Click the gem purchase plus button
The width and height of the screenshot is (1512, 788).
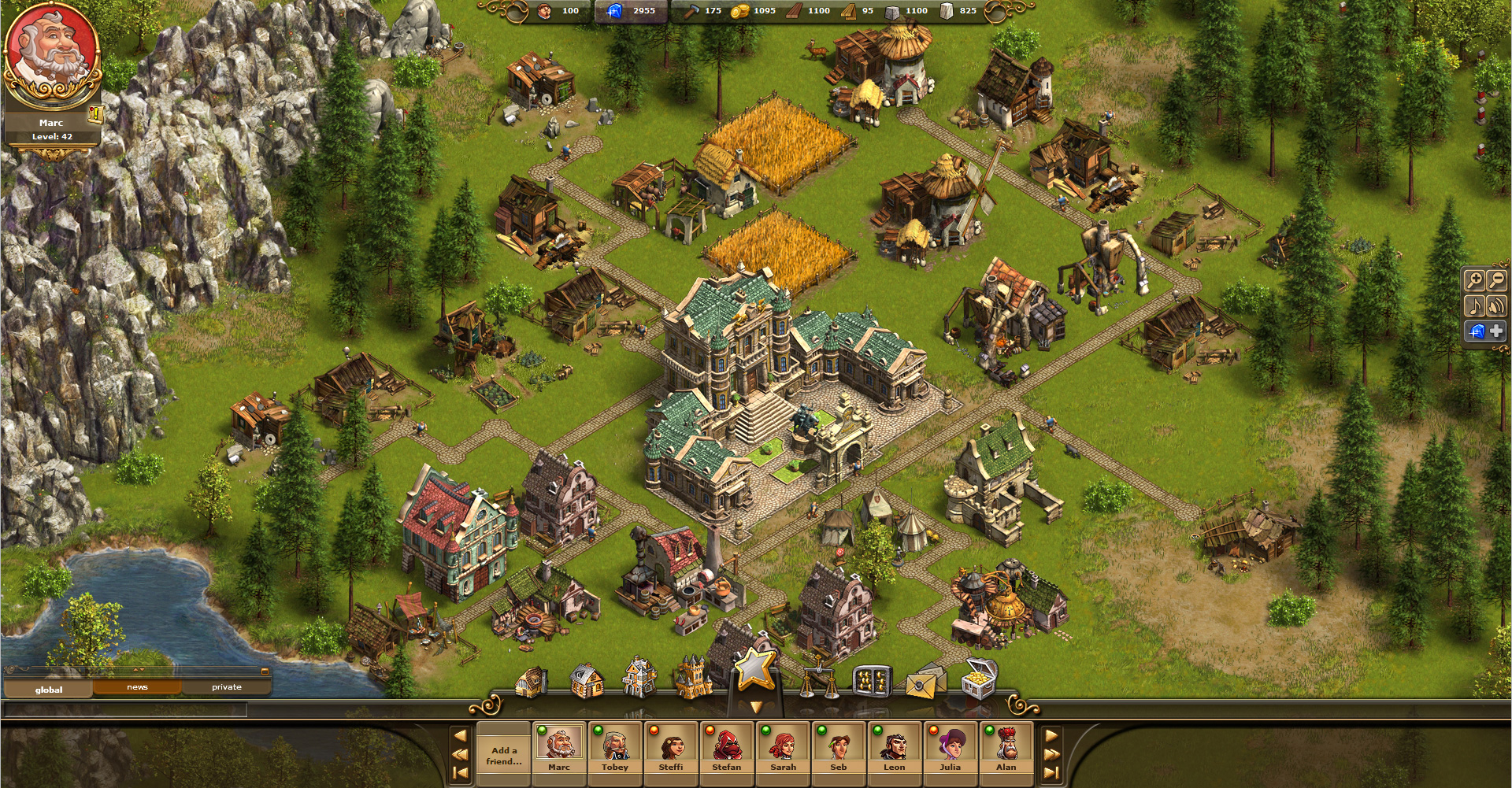1496,331
